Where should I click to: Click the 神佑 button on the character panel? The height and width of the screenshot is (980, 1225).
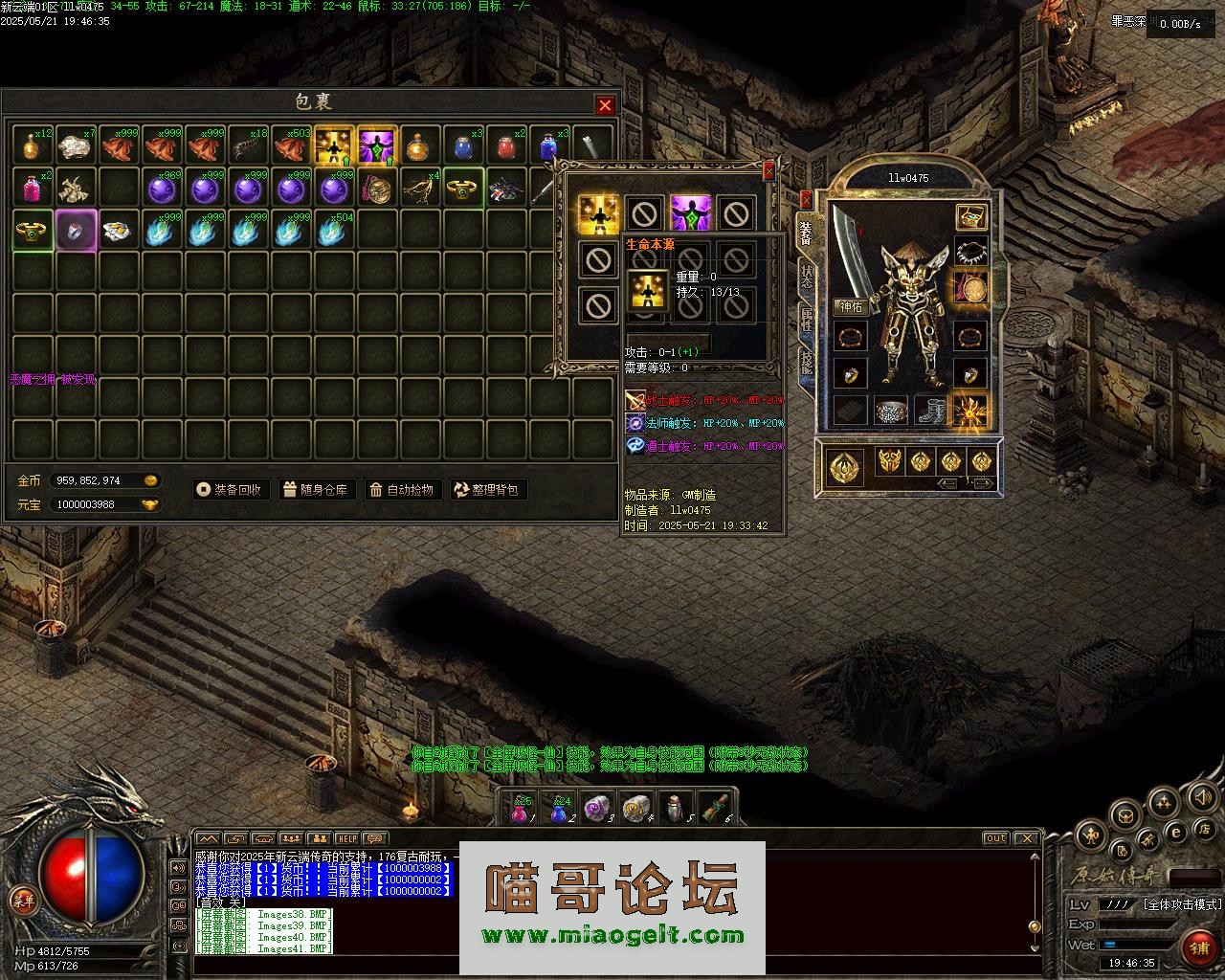click(851, 306)
